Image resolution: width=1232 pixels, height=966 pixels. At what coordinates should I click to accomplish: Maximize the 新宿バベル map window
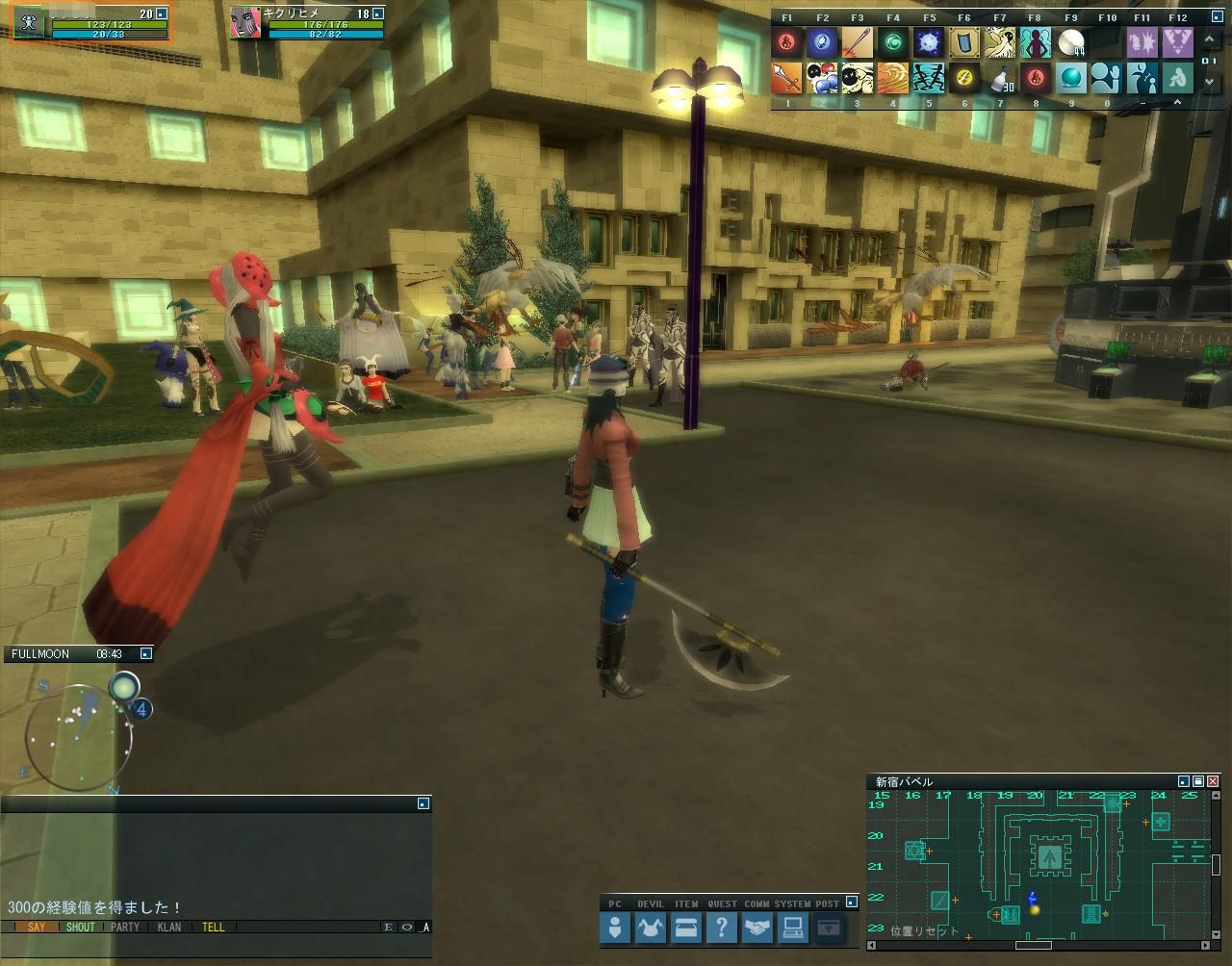coord(1198,782)
